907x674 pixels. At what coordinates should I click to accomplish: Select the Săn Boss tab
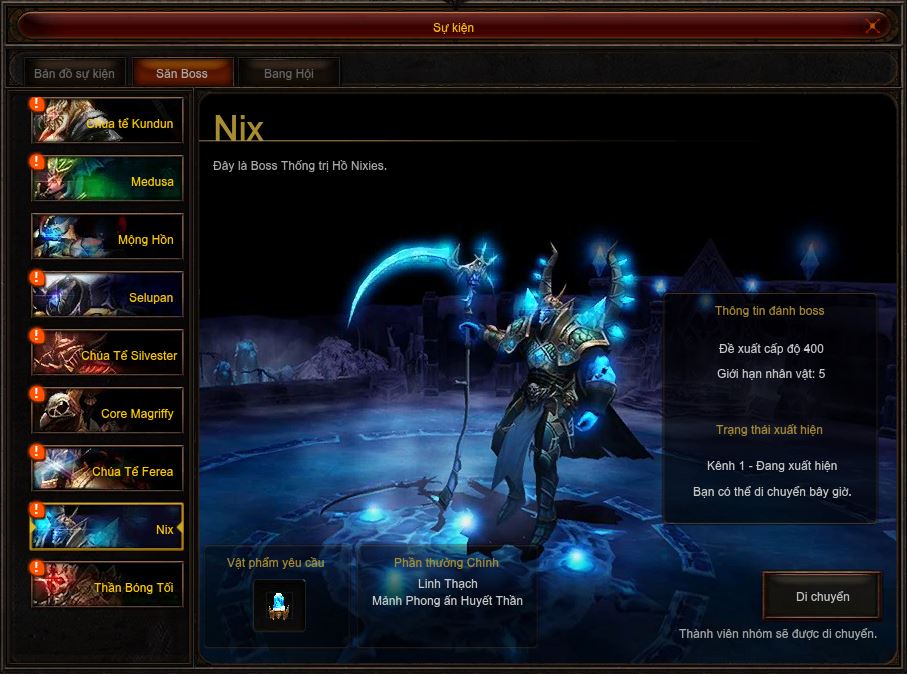[x=182, y=73]
